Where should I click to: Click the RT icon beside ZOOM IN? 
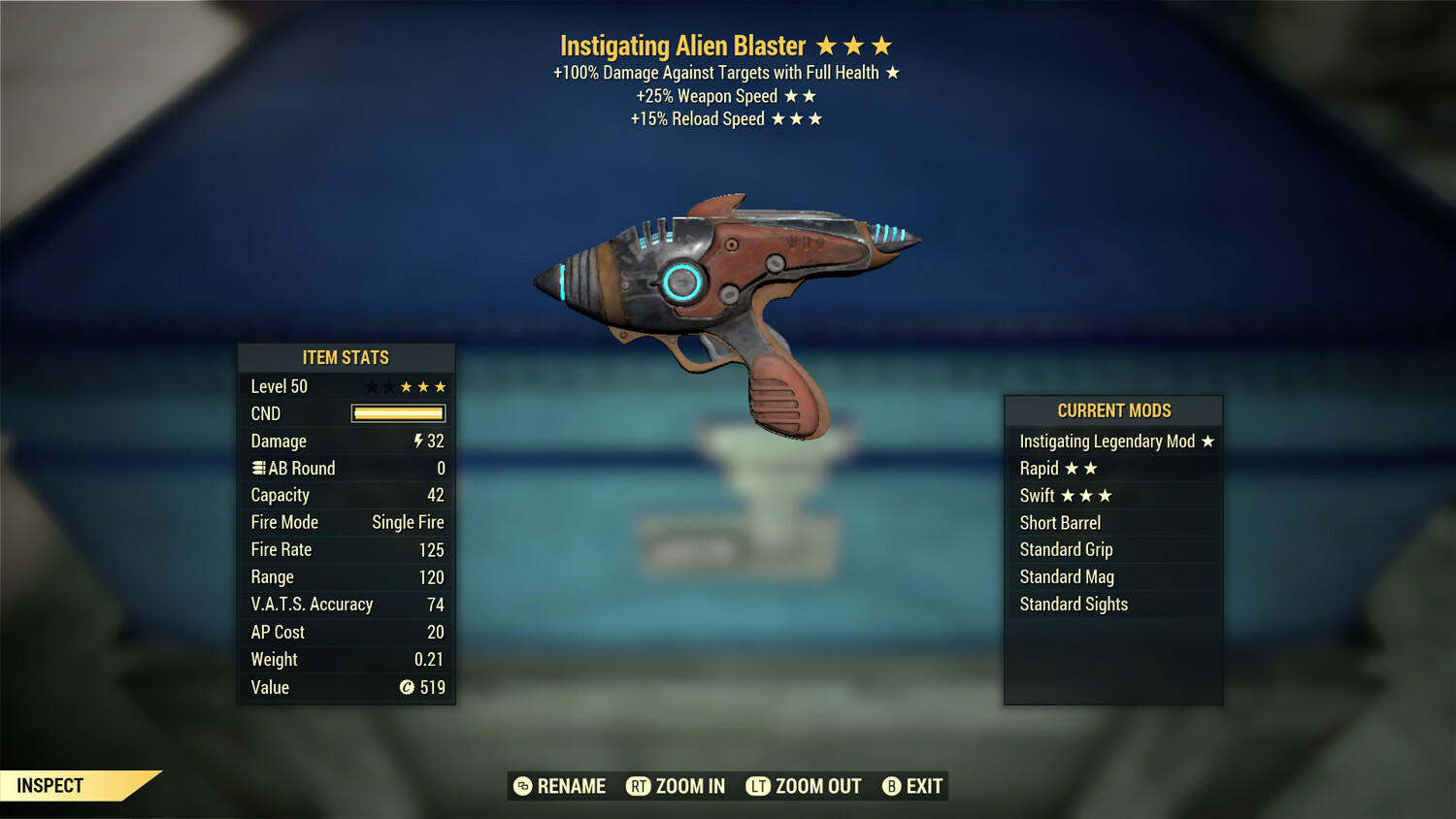[x=640, y=786]
